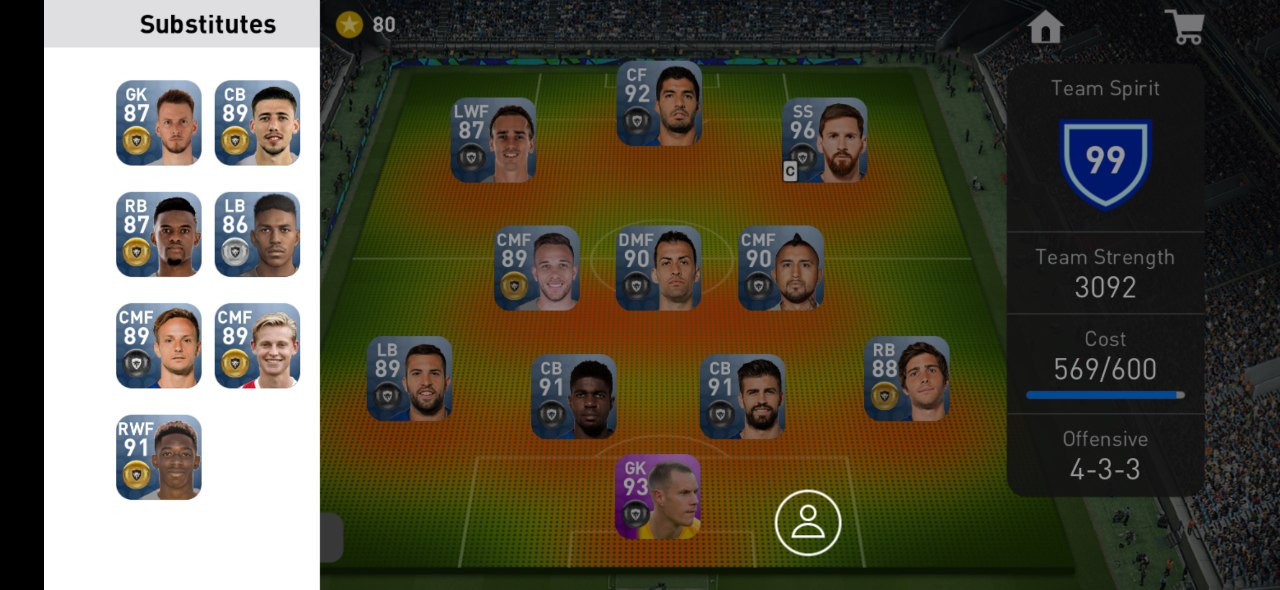Open the shop cart icon
The image size is (1280, 590).
coord(1185,27)
